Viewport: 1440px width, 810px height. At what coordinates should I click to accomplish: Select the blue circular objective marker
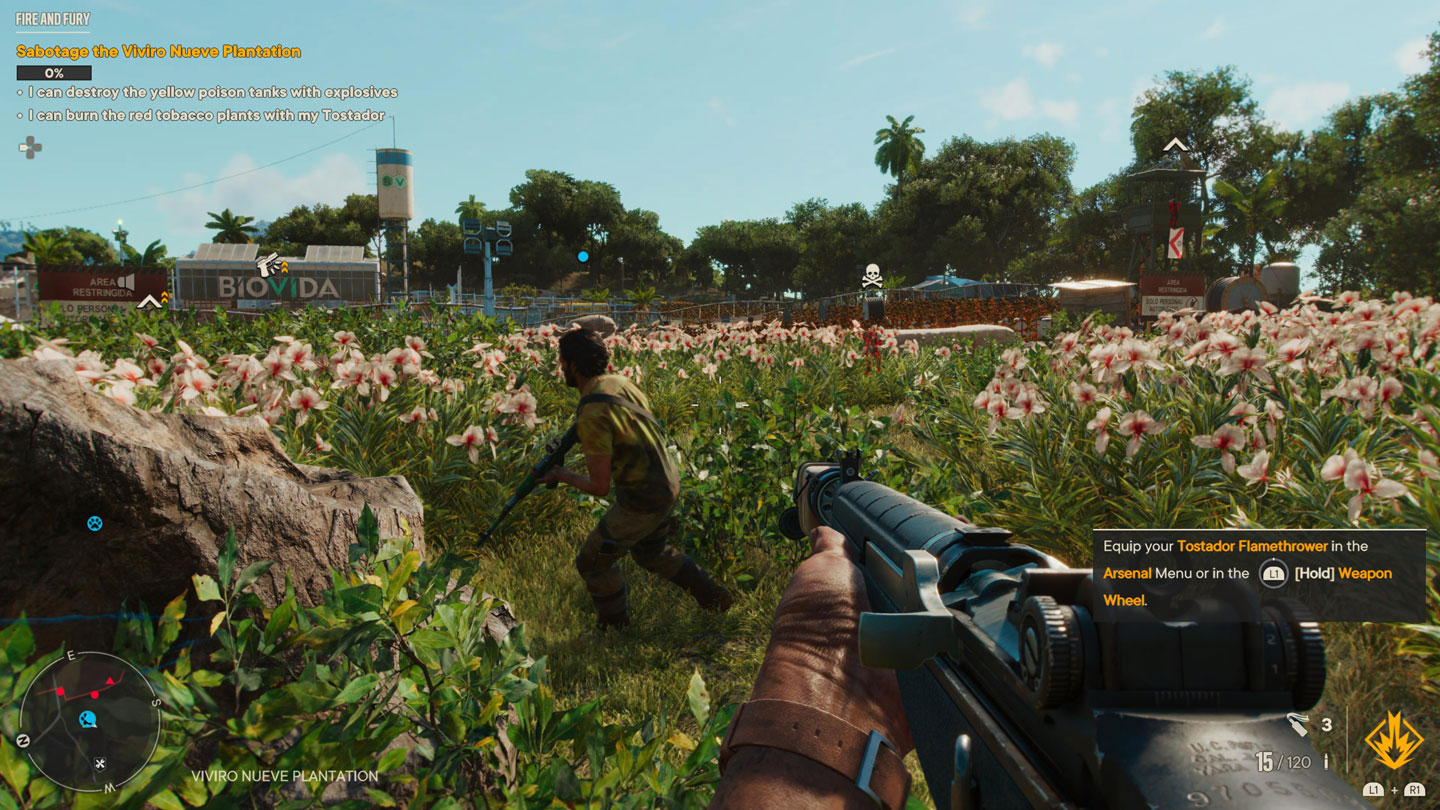point(583,256)
